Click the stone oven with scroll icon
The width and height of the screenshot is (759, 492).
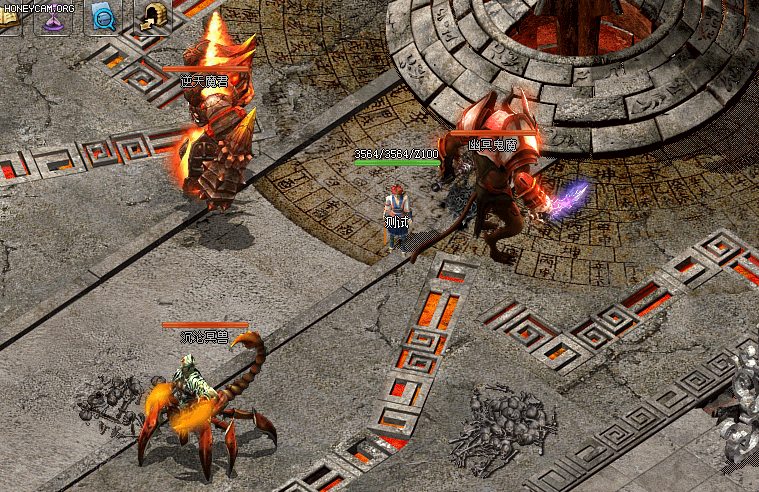153,17
